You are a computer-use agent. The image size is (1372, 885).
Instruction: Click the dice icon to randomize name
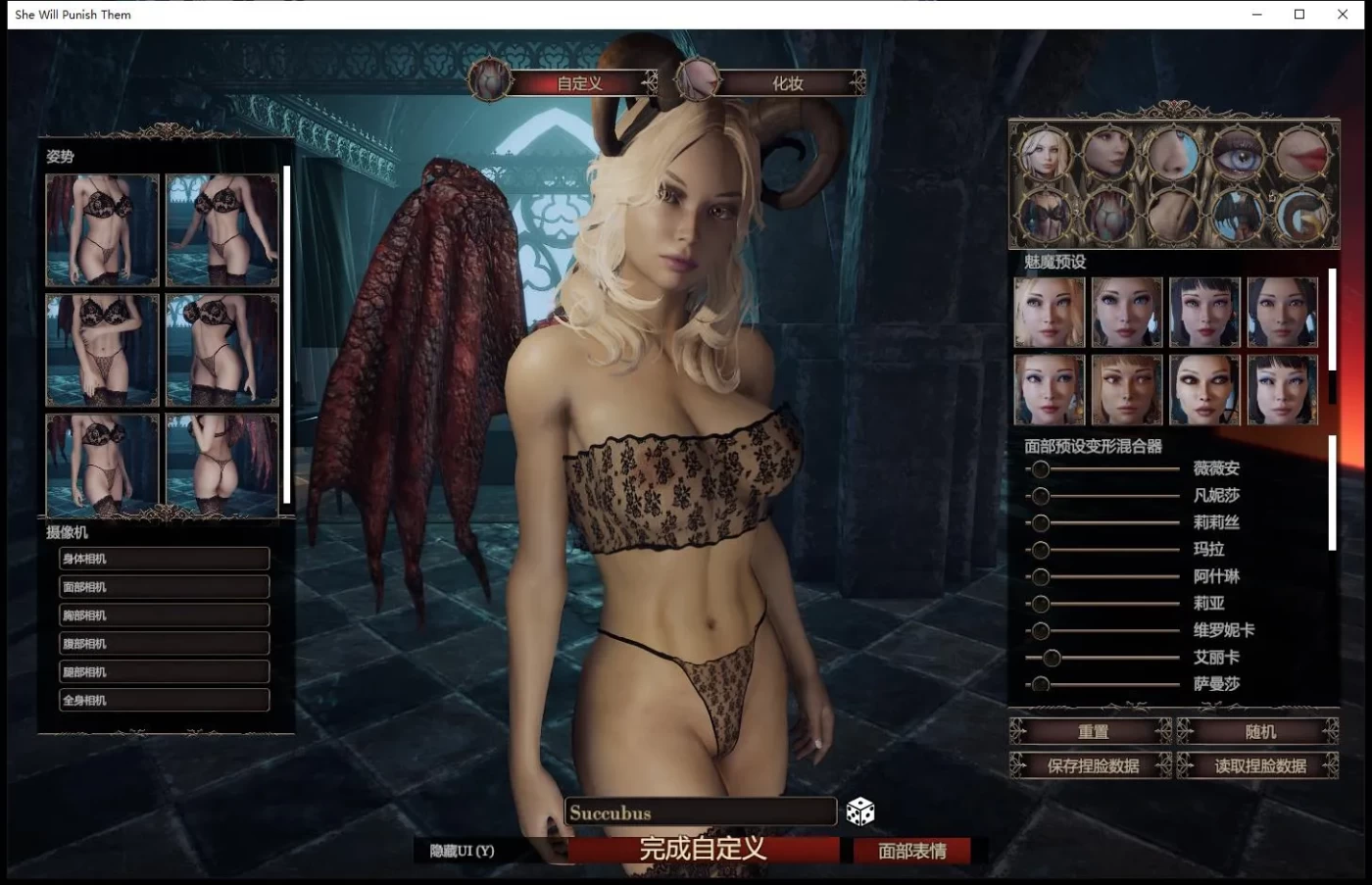(859, 811)
